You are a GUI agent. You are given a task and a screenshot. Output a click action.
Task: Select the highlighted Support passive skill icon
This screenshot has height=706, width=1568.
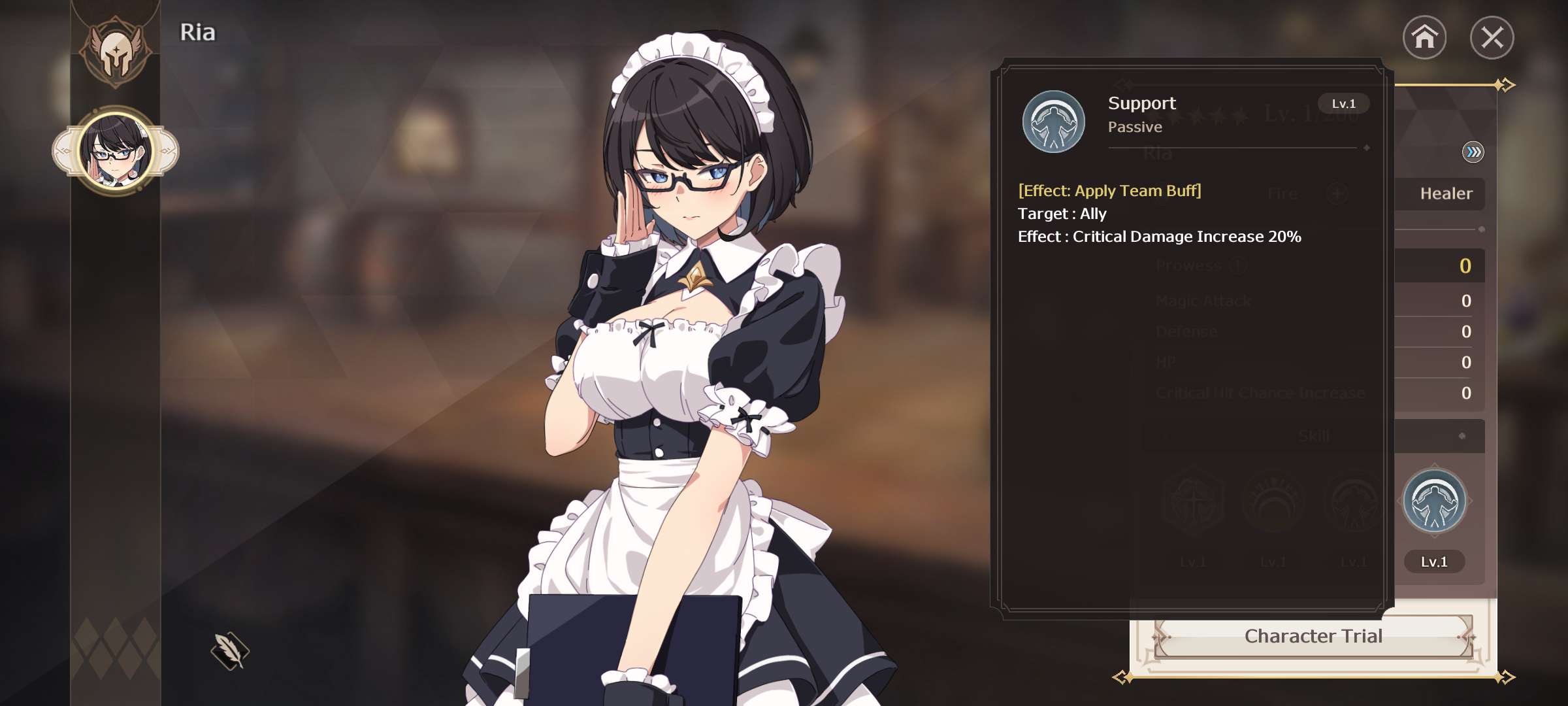[x=1434, y=502]
